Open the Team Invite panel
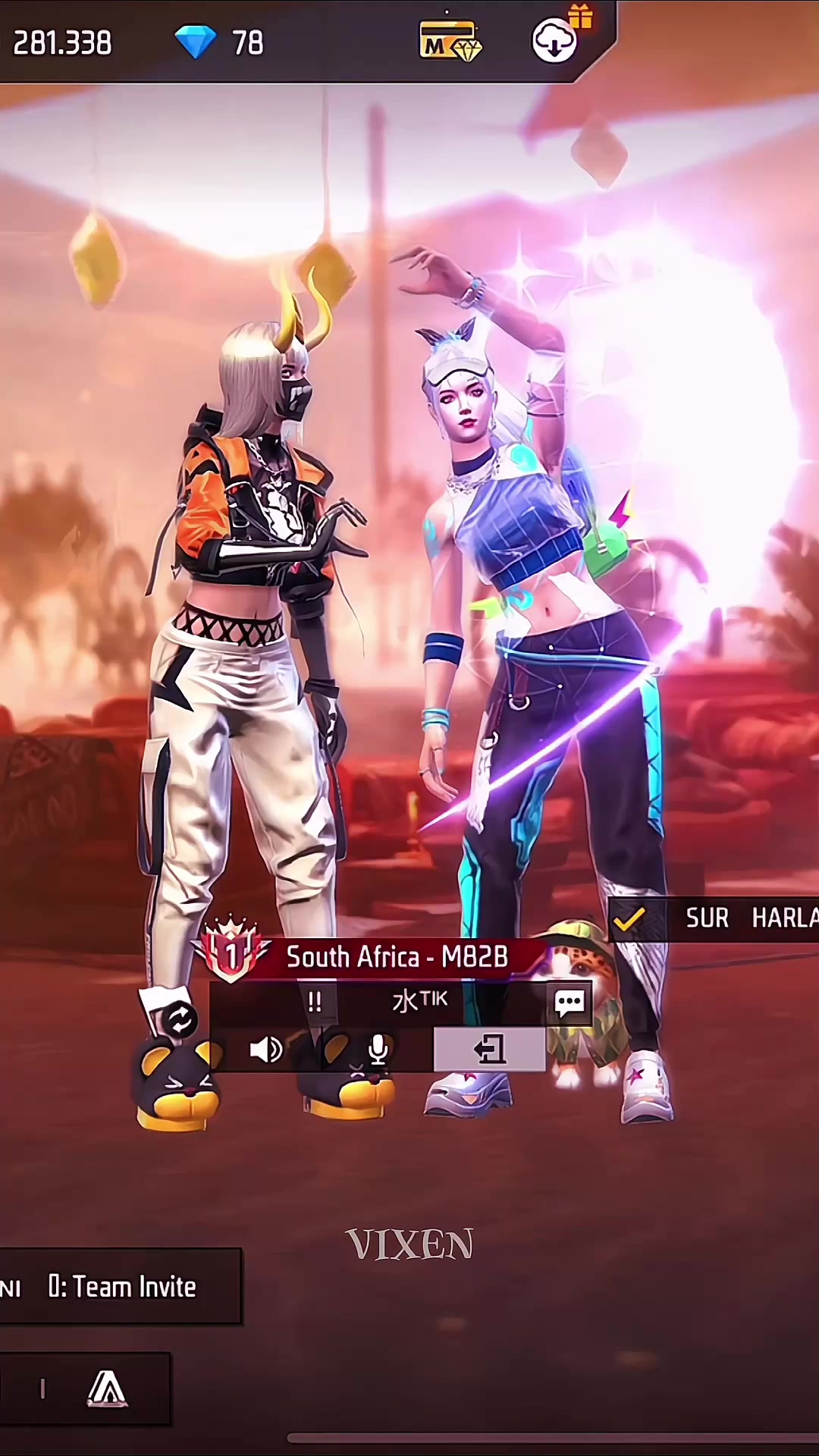Screen dimensions: 819x1456 point(121,1287)
